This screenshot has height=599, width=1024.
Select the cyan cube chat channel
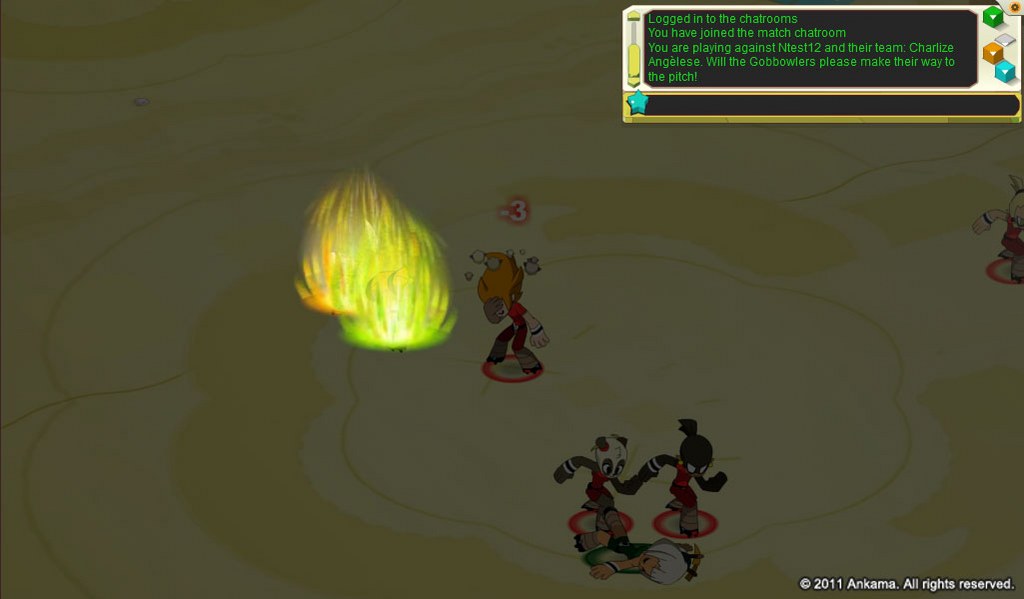coord(1005,71)
